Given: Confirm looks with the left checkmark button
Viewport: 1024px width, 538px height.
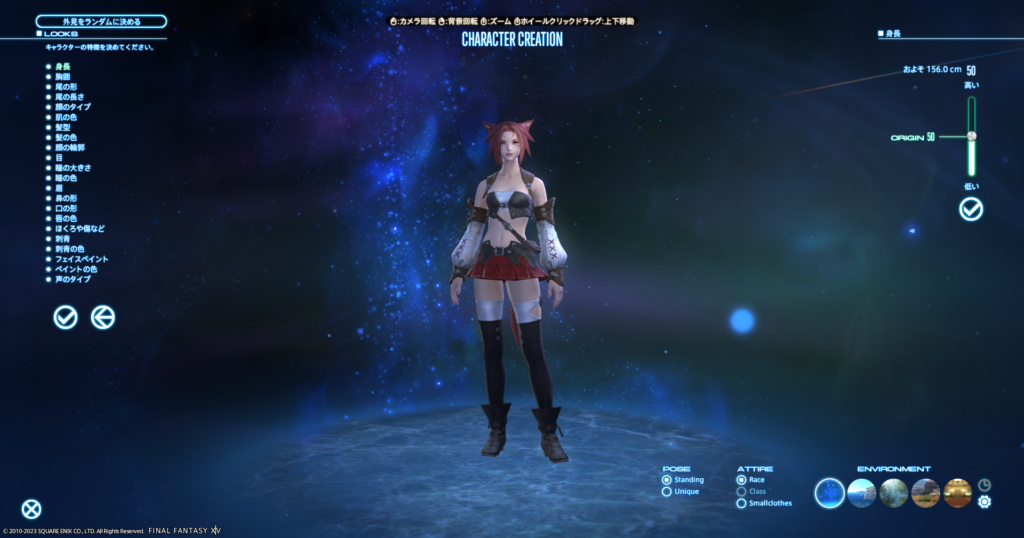Looking at the screenshot, I should 66,317.
